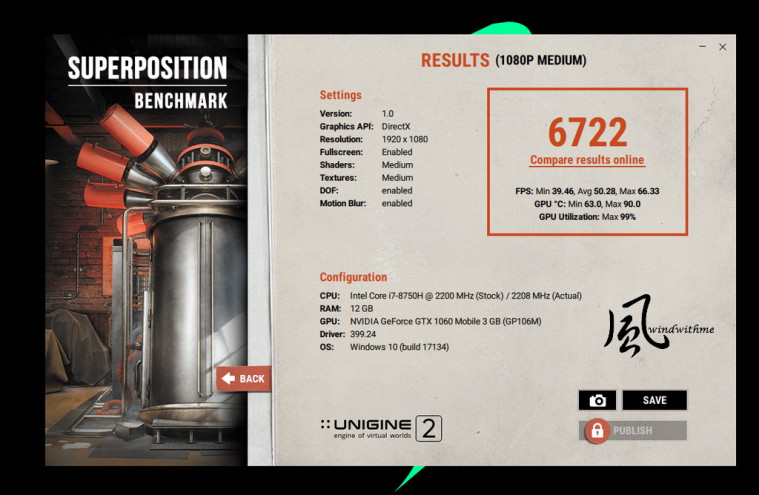Screen dimensions: 759x495
Task: Minimize the benchmark window
Action: (x=701, y=47)
